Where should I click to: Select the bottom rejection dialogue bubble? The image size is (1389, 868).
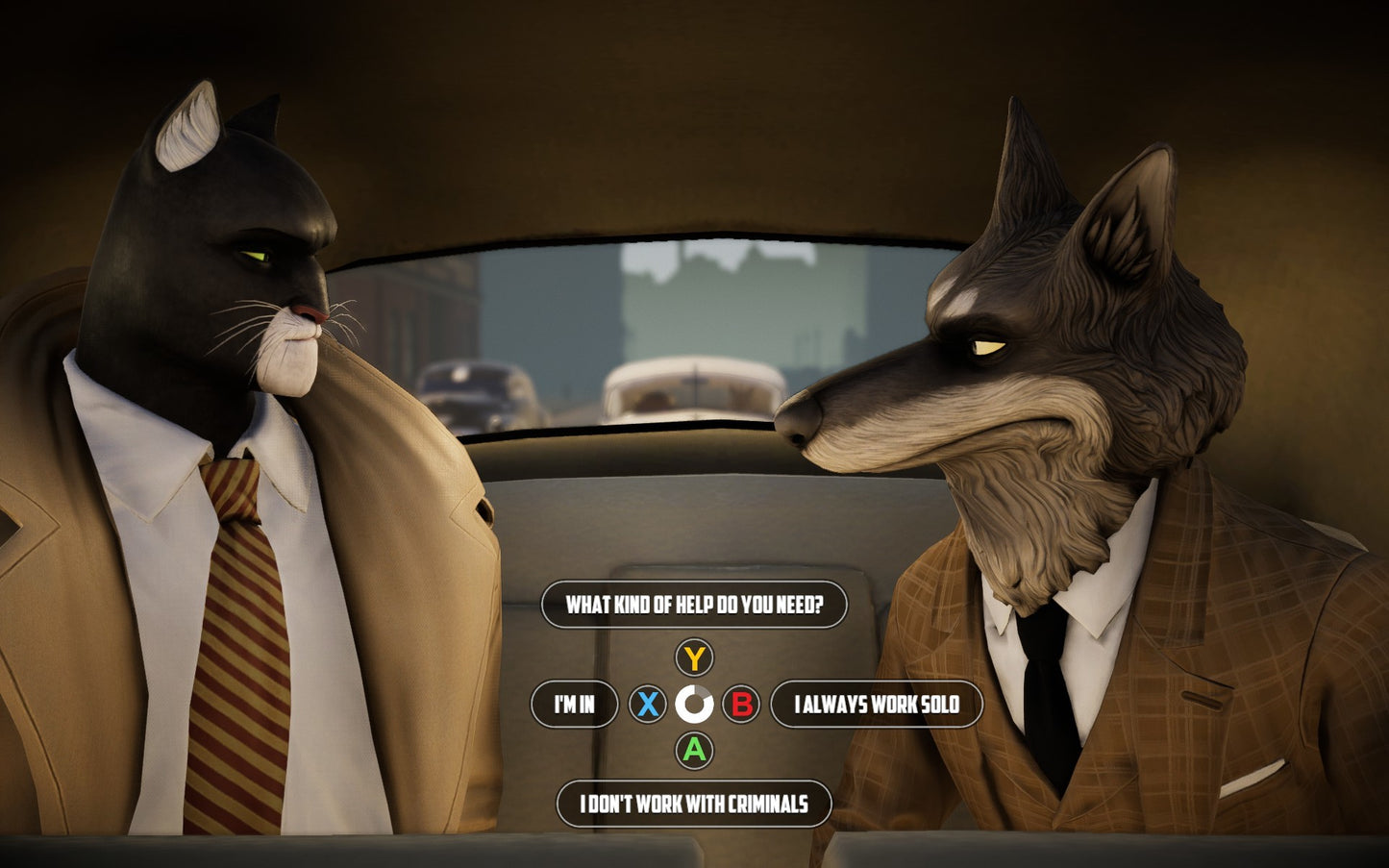click(694, 805)
